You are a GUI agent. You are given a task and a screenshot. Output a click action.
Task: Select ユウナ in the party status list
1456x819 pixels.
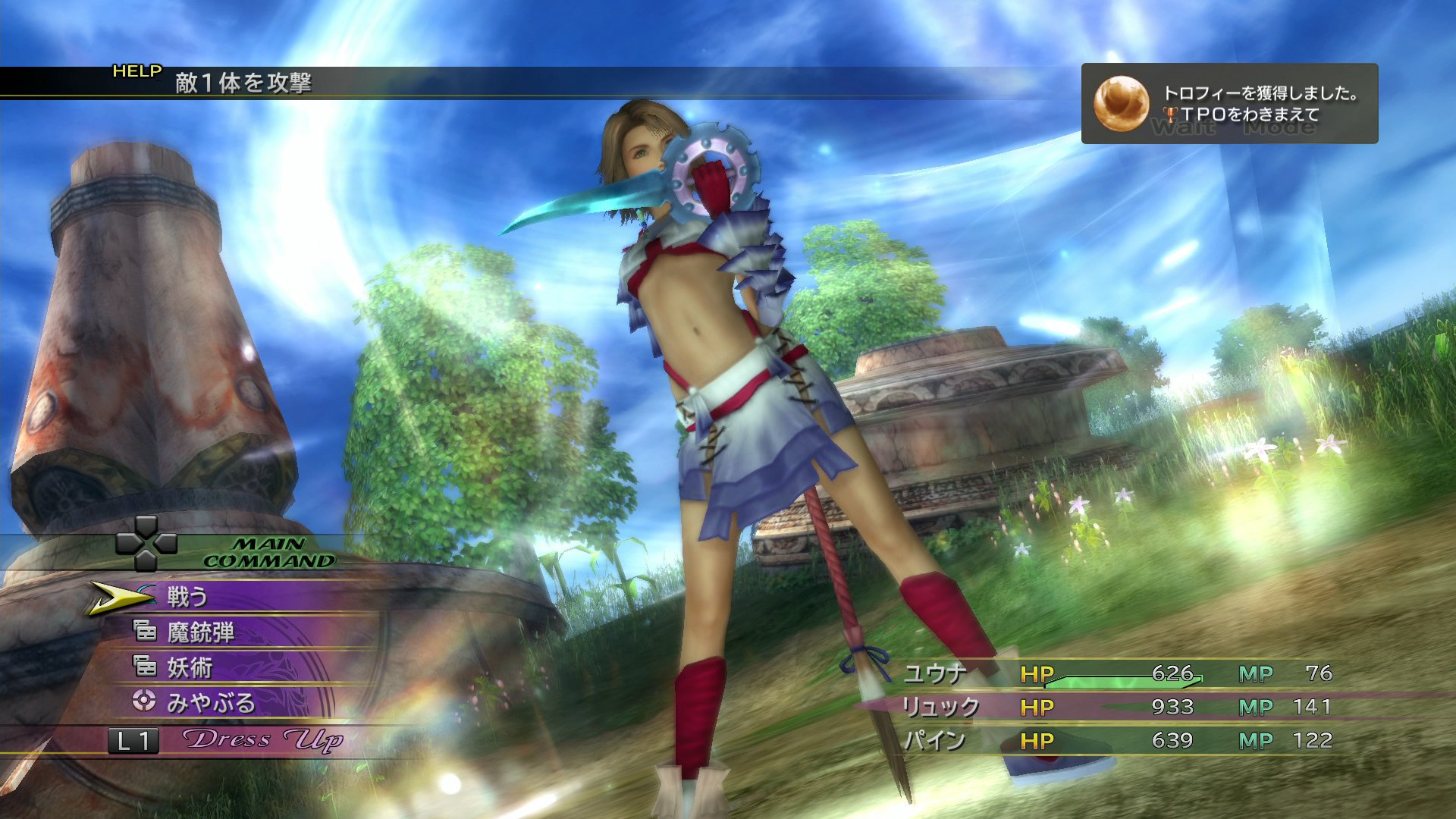pos(936,673)
